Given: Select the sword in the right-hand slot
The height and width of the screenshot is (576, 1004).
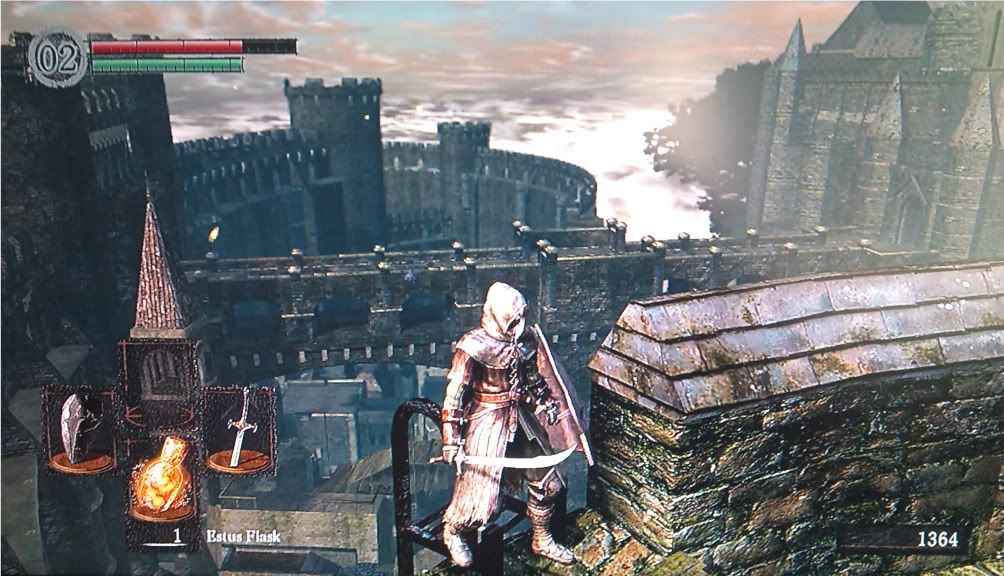Looking at the screenshot, I should [x=240, y=430].
